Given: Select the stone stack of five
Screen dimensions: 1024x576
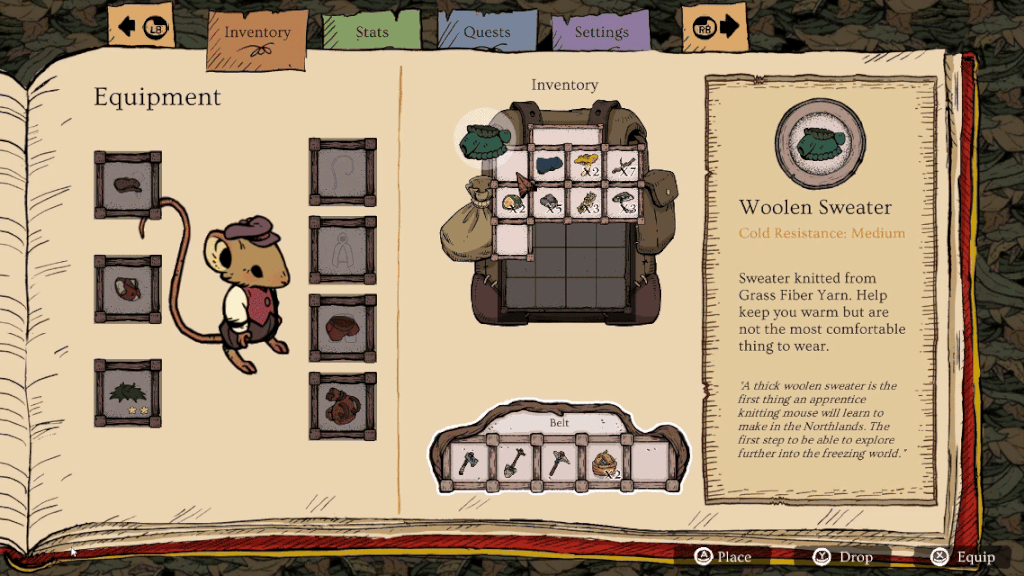Looking at the screenshot, I should coord(549,203).
